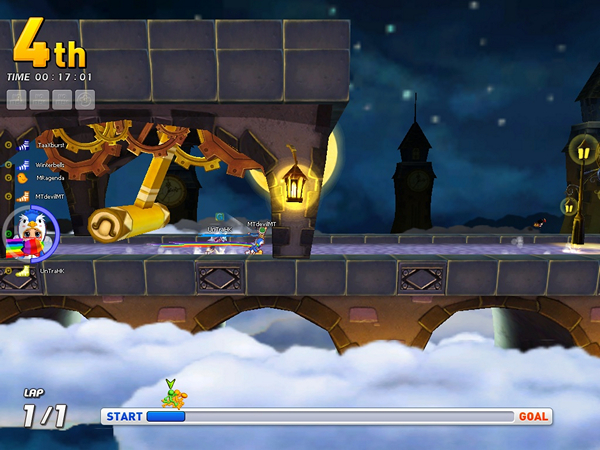600x450 pixels.
Task: Click the race progress bar
Action: pyautogui.click(x=328, y=416)
